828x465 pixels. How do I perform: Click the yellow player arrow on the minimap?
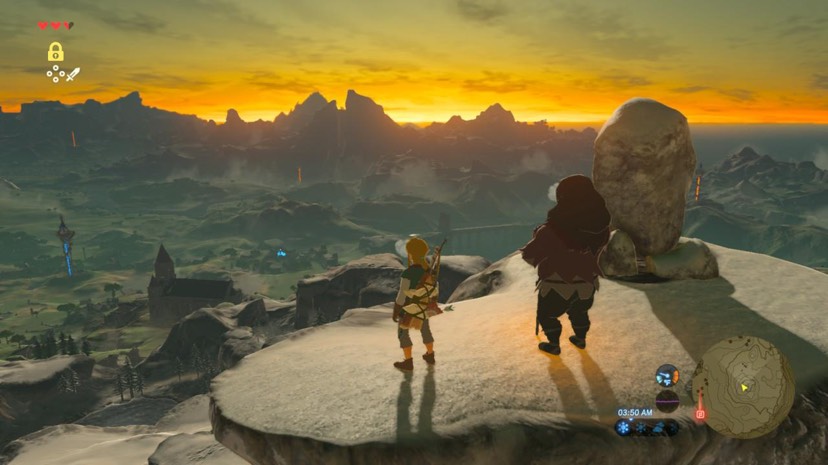click(x=744, y=386)
